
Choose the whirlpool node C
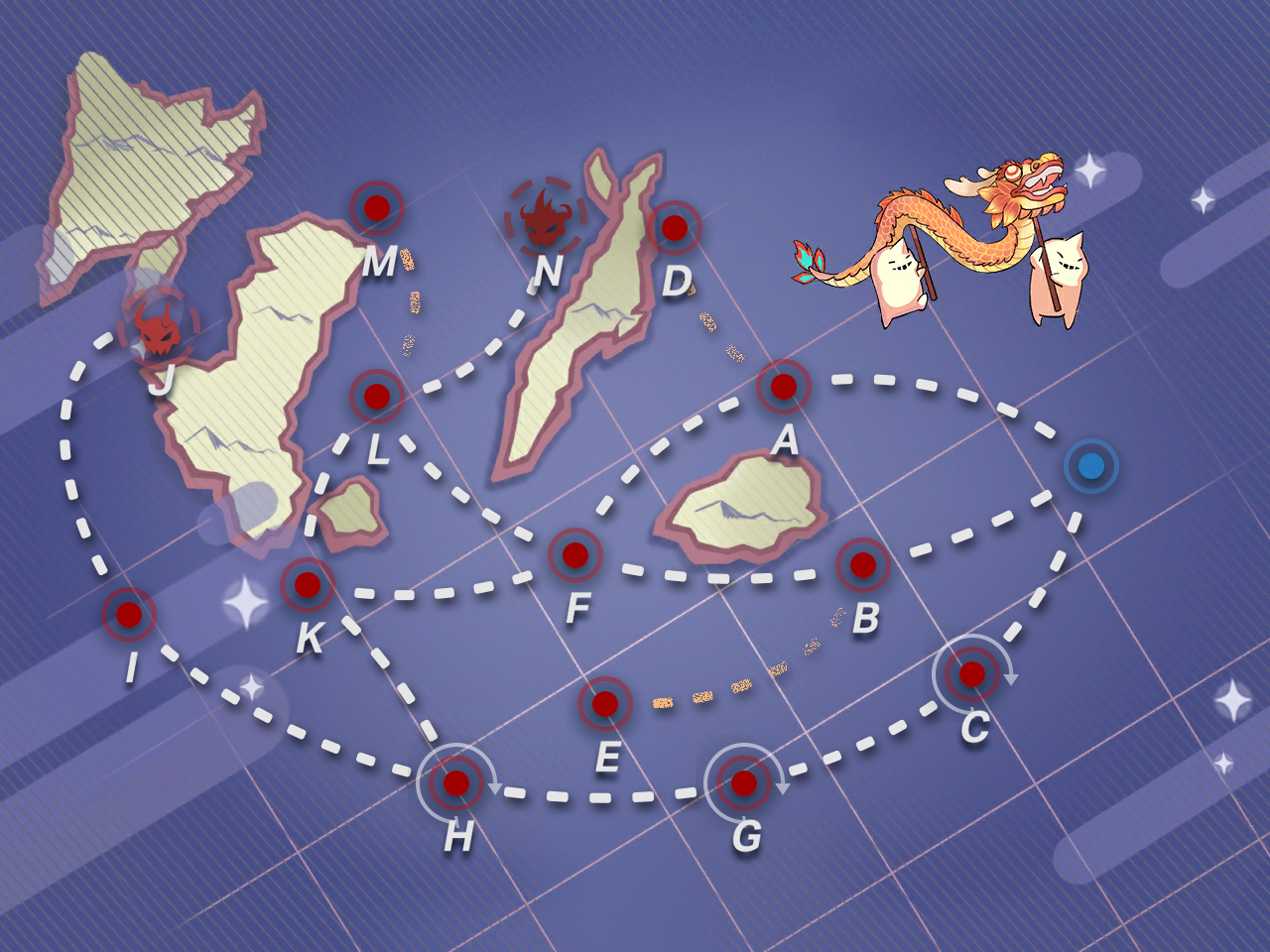972,674
